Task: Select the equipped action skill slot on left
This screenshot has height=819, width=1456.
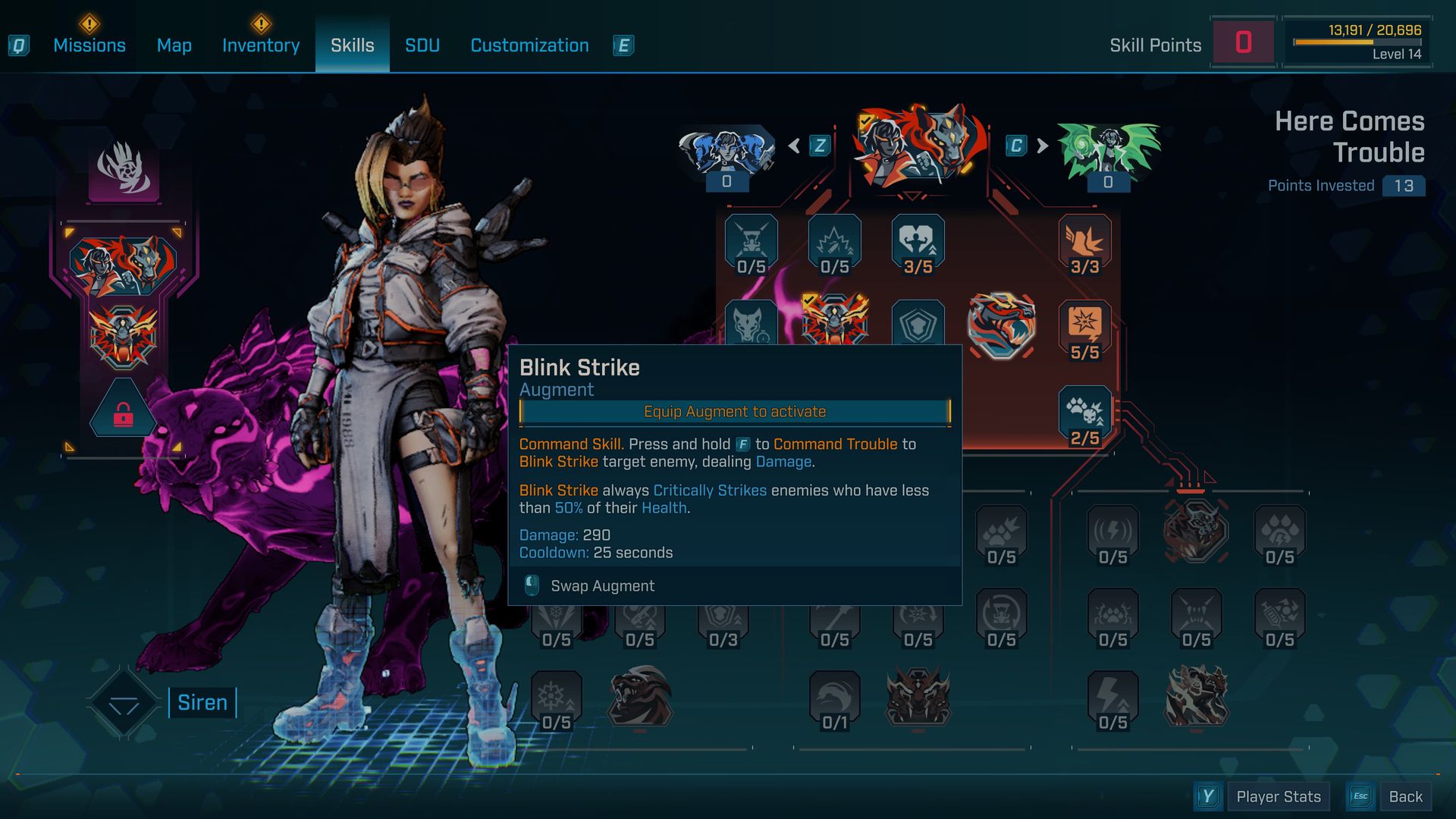Action: pos(123,265)
